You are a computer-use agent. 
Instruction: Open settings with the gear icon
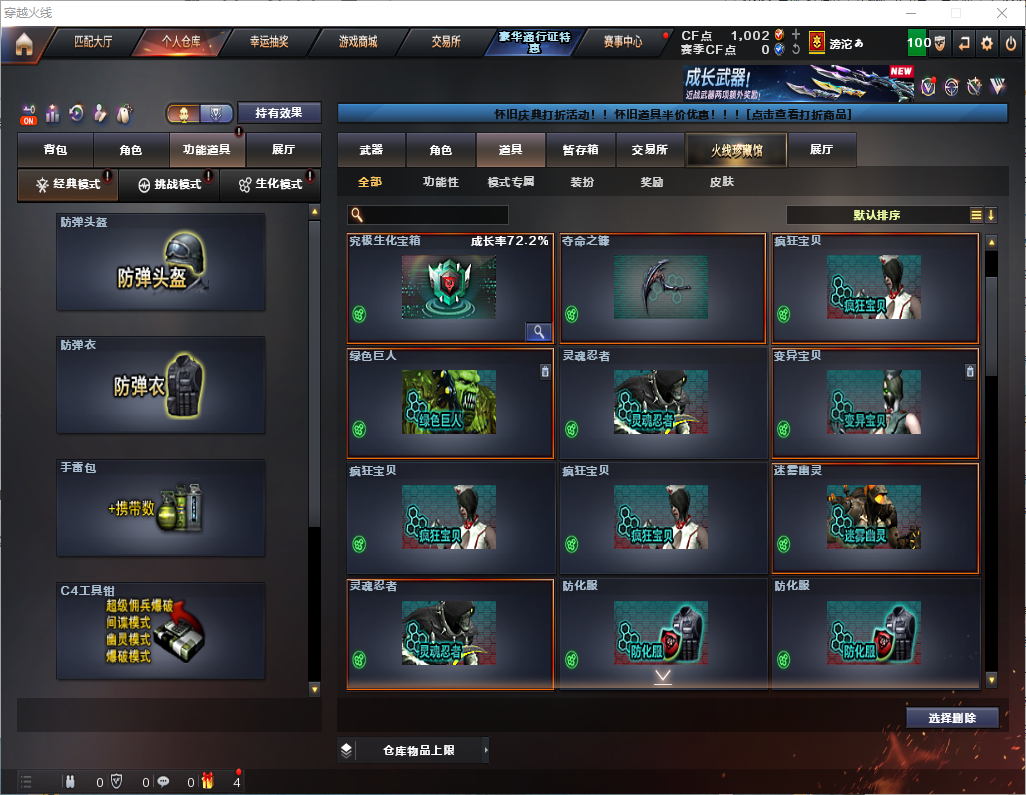click(x=987, y=43)
